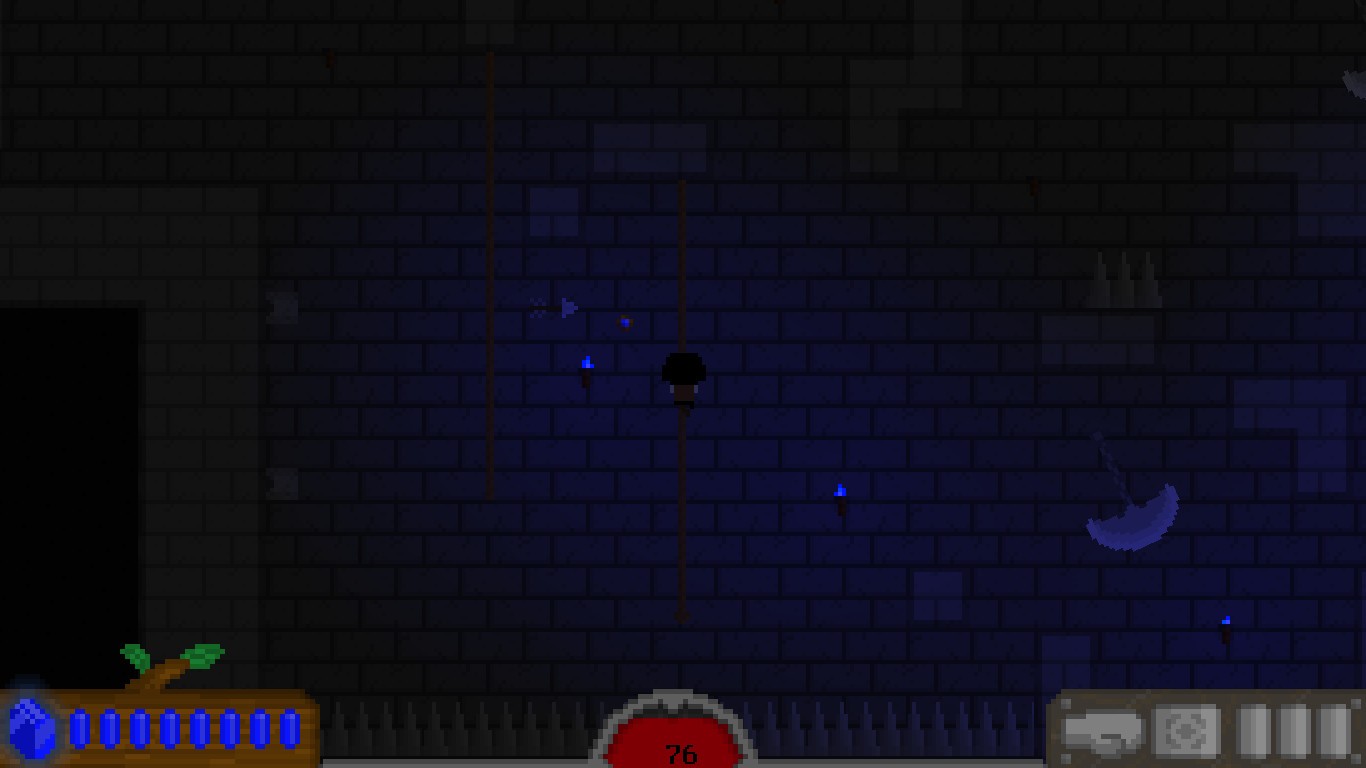
Task: Click the first empty slot in the right panel
Action: 1252,731
